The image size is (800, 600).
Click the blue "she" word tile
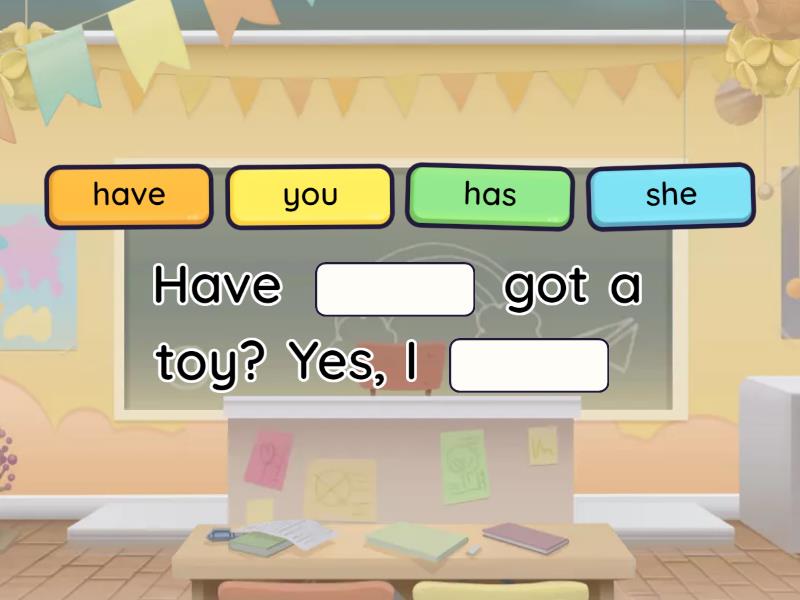pos(670,195)
